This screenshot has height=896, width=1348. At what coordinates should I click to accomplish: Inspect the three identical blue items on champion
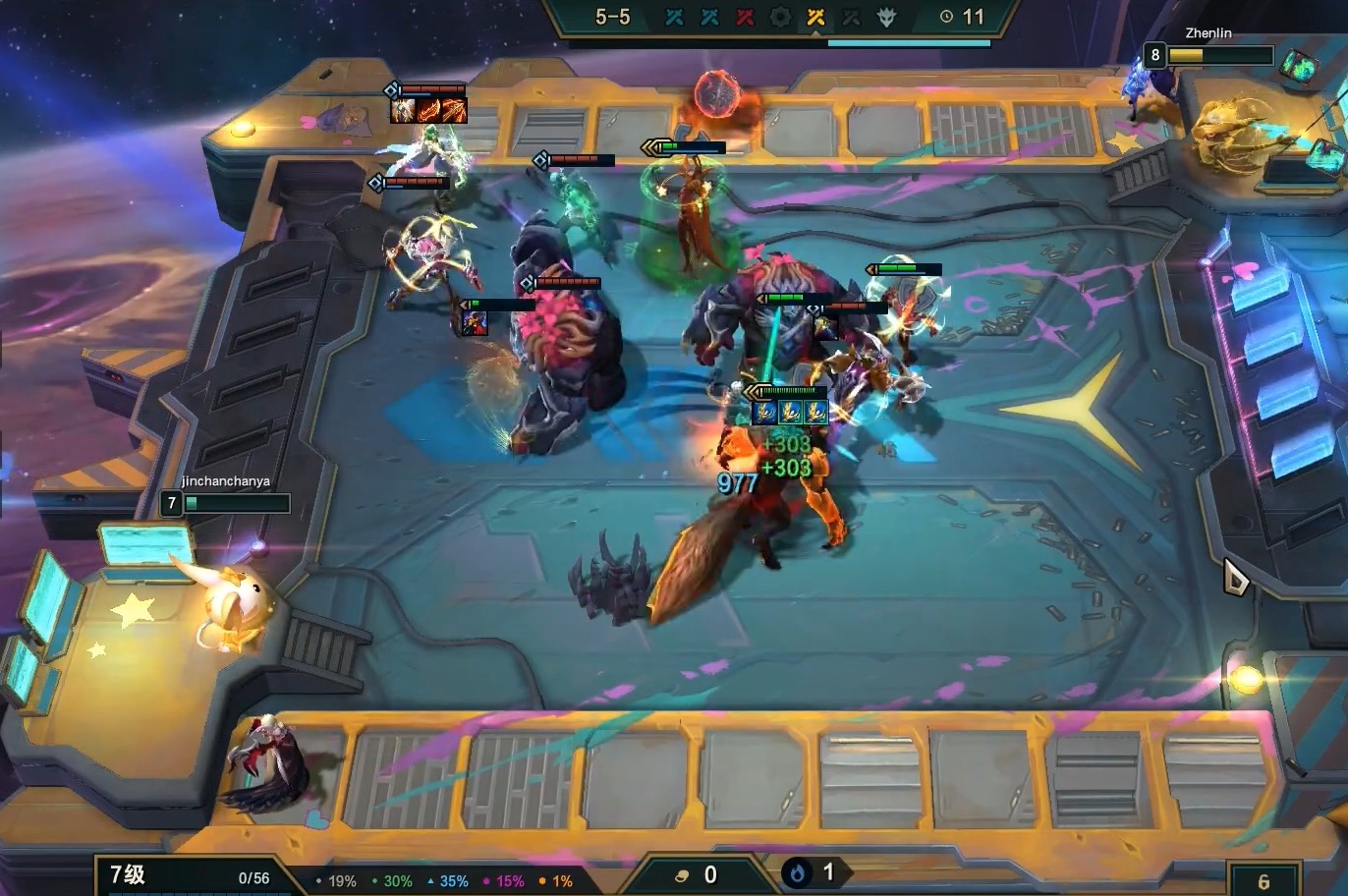click(x=789, y=412)
